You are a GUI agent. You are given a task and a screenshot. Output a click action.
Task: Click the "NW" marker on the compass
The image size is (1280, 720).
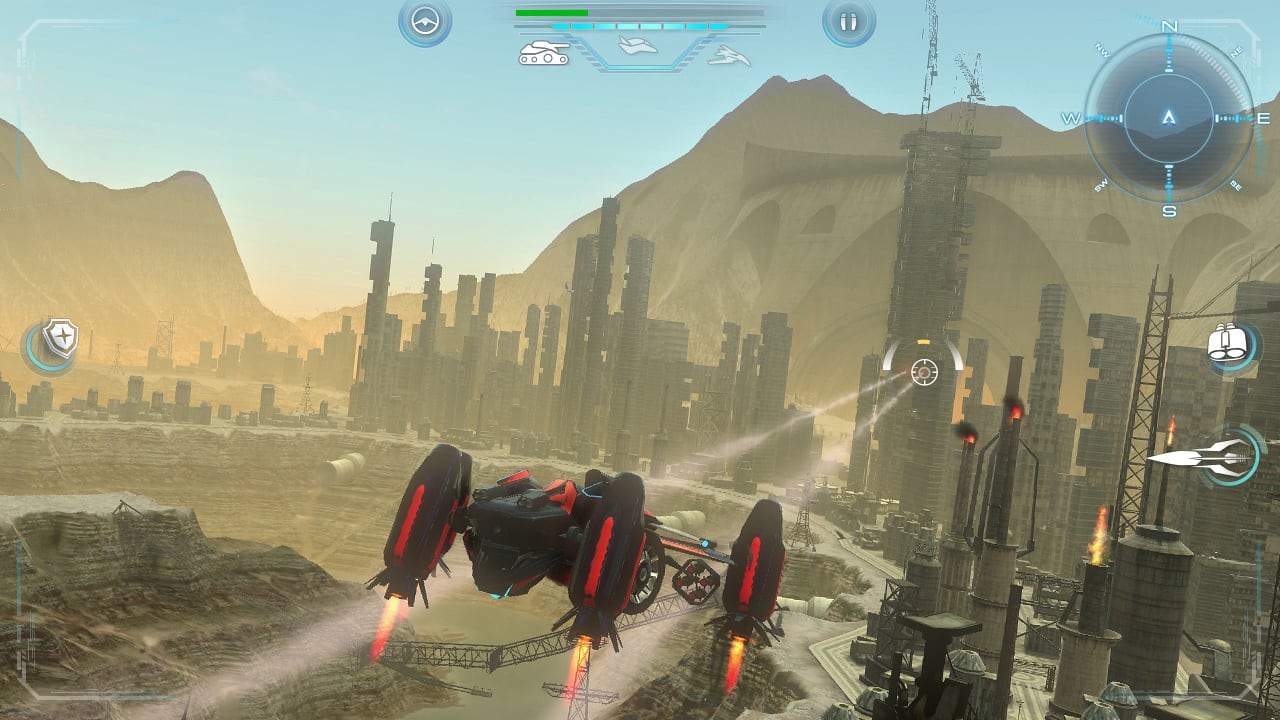[x=1102, y=52]
